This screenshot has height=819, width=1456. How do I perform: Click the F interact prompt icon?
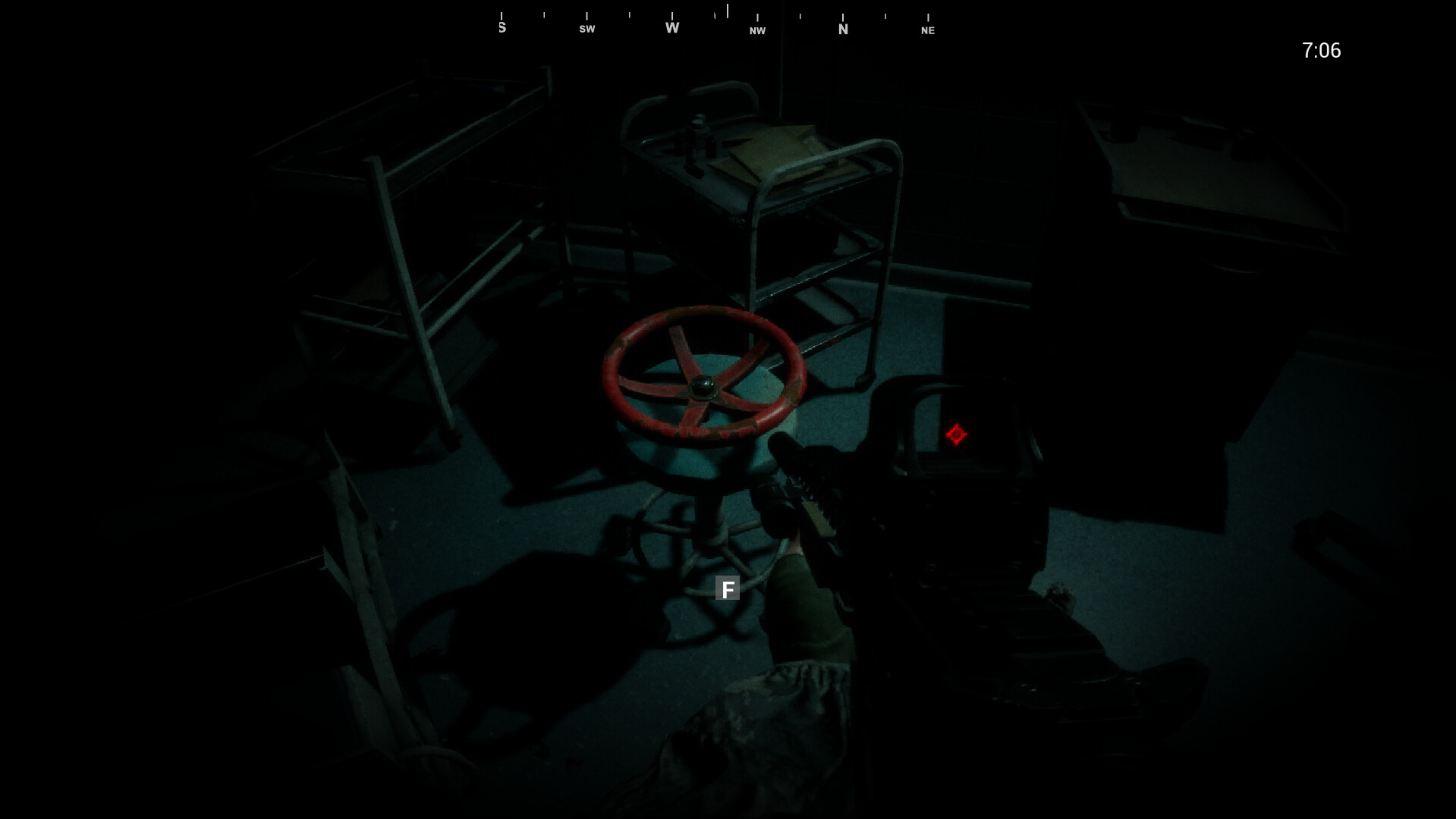(x=728, y=588)
